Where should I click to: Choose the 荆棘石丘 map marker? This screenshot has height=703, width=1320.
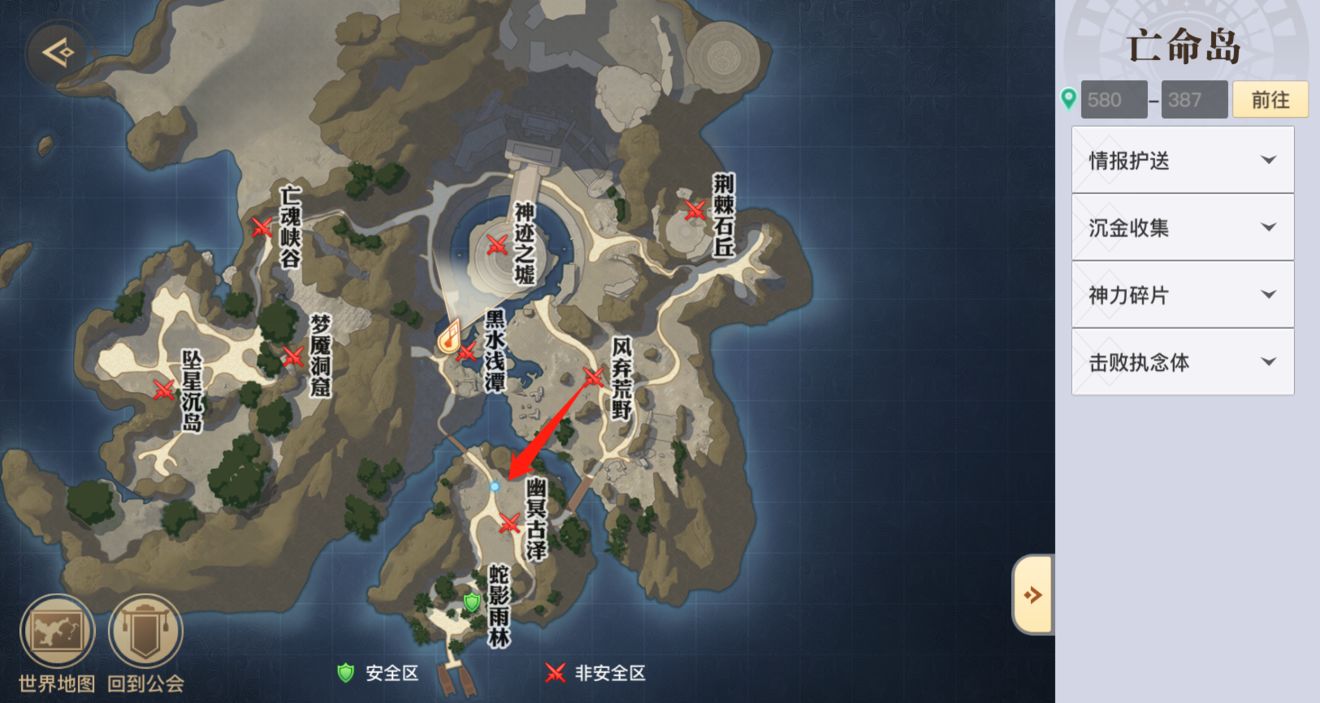tap(695, 210)
